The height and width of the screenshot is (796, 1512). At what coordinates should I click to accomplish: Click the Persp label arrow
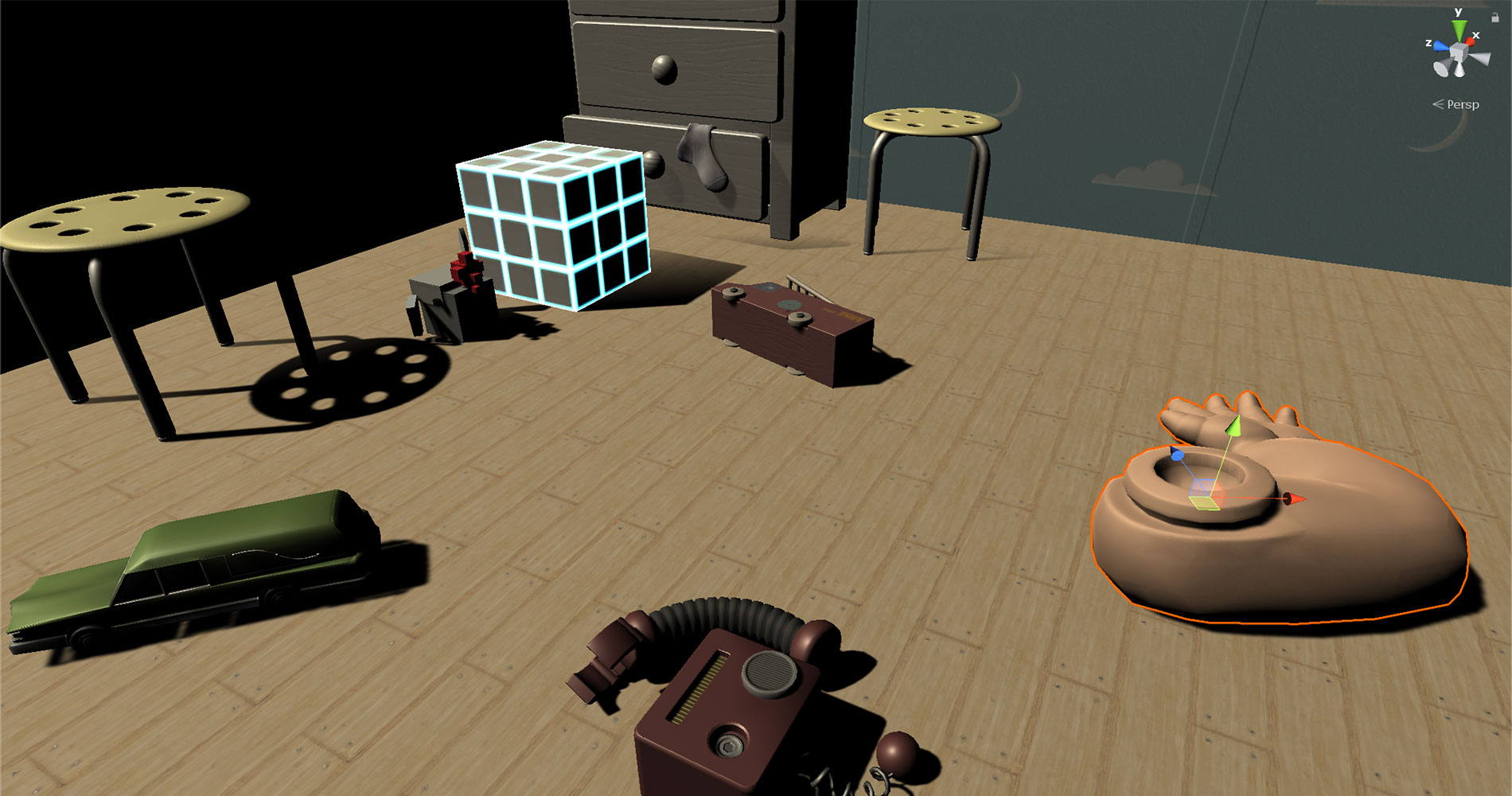tap(1438, 103)
